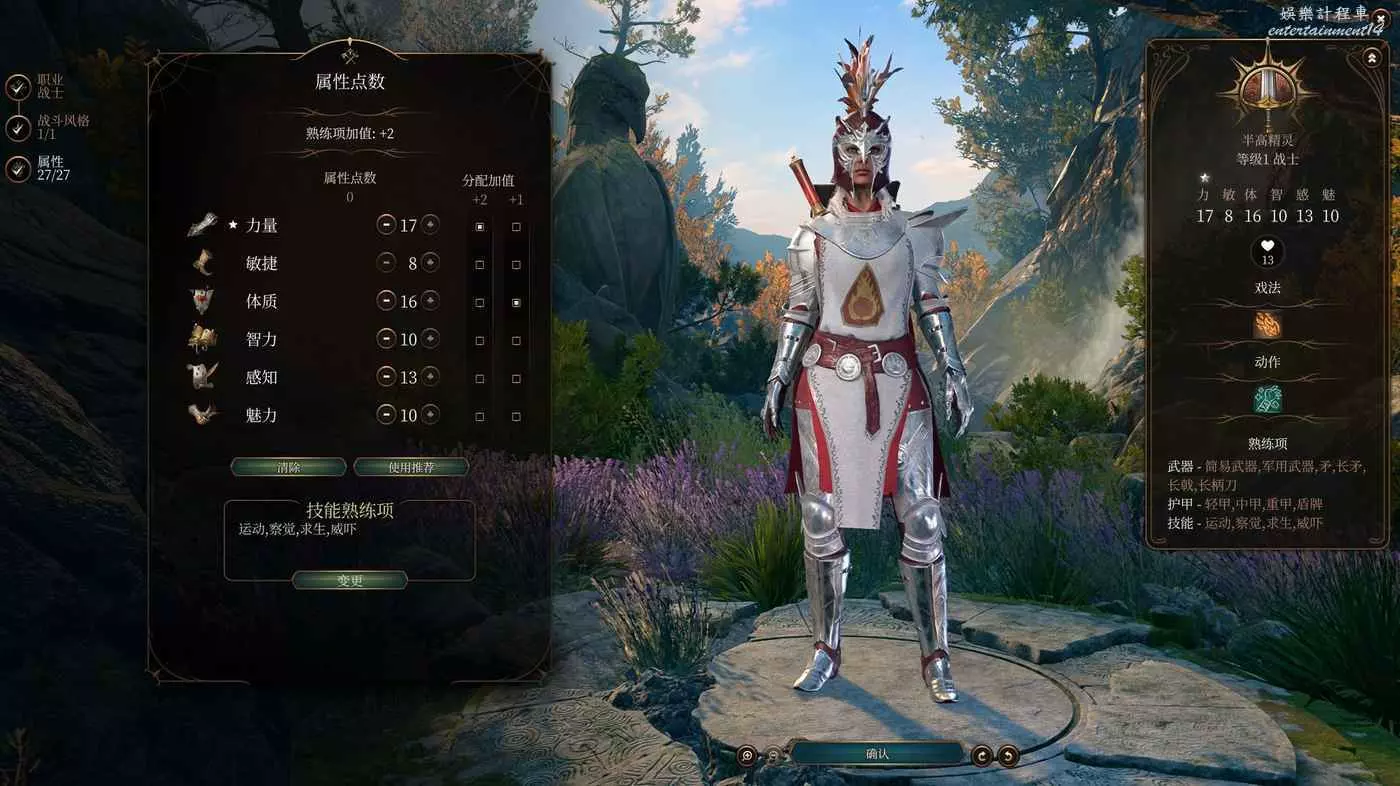The width and height of the screenshot is (1400, 786).
Task: Collapse the character summary panel
Action: coord(1370,58)
